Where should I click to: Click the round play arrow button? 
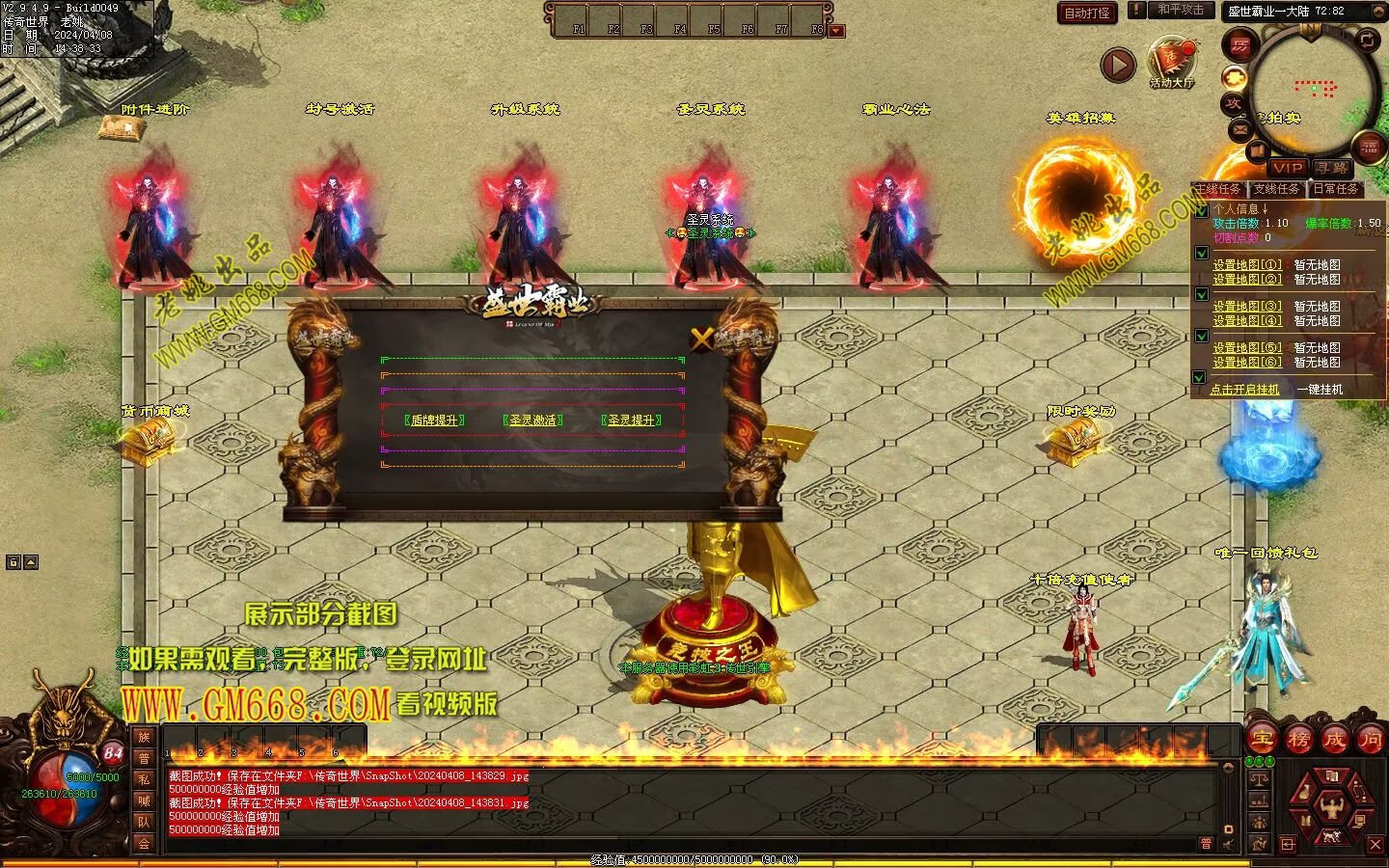click(x=1118, y=65)
